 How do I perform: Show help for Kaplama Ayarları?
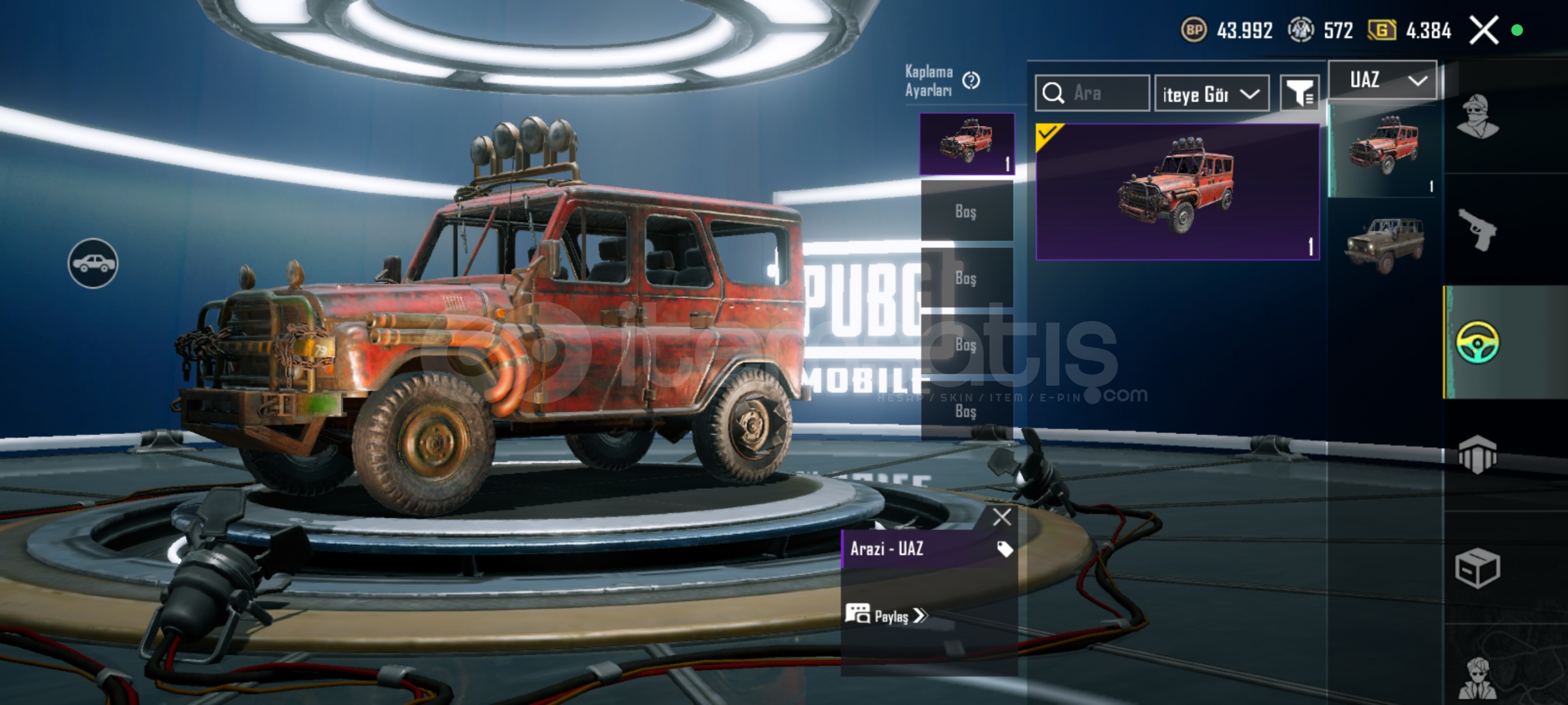(971, 80)
